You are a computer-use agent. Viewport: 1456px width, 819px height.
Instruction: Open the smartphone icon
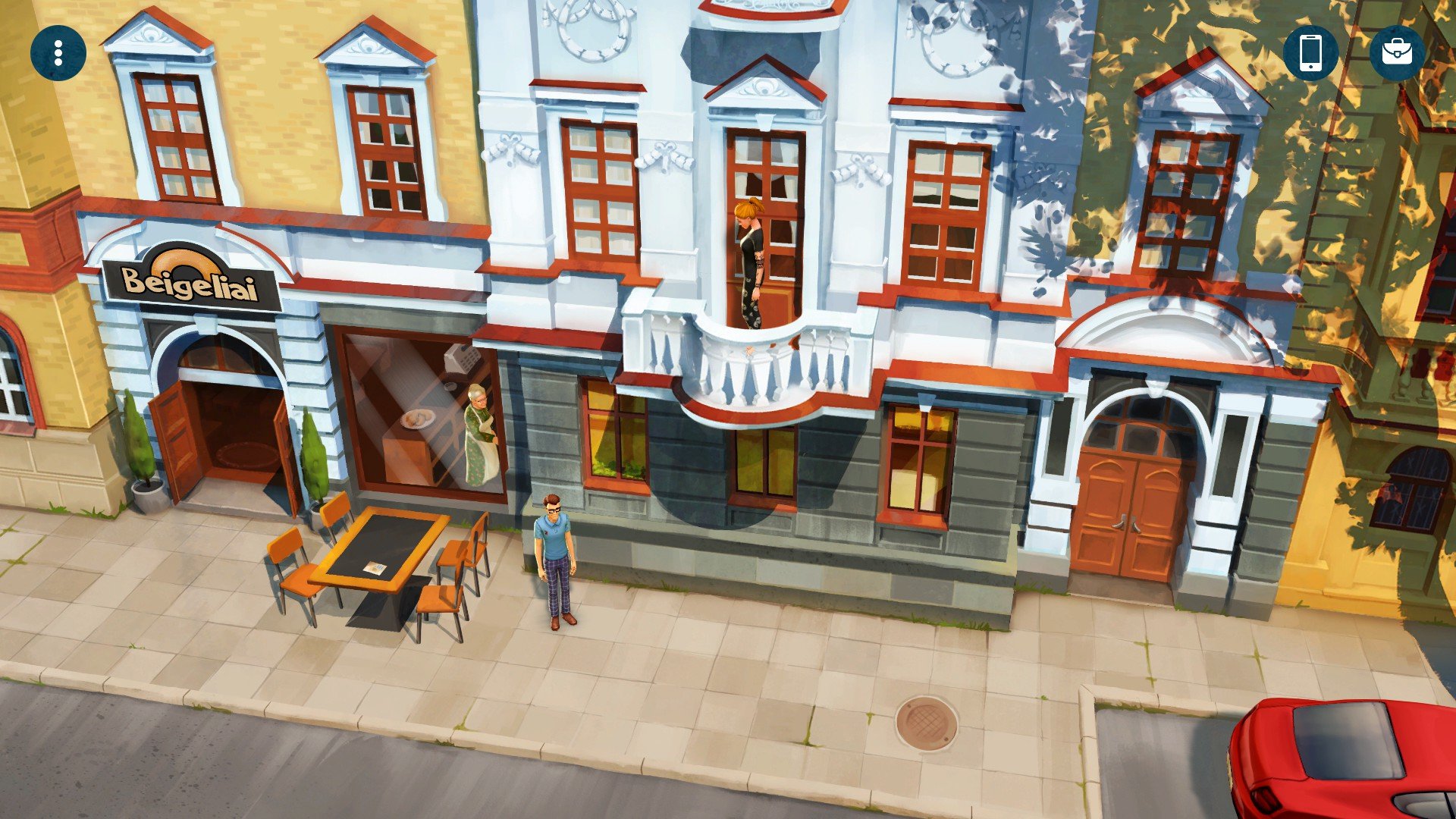[1311, 53]
